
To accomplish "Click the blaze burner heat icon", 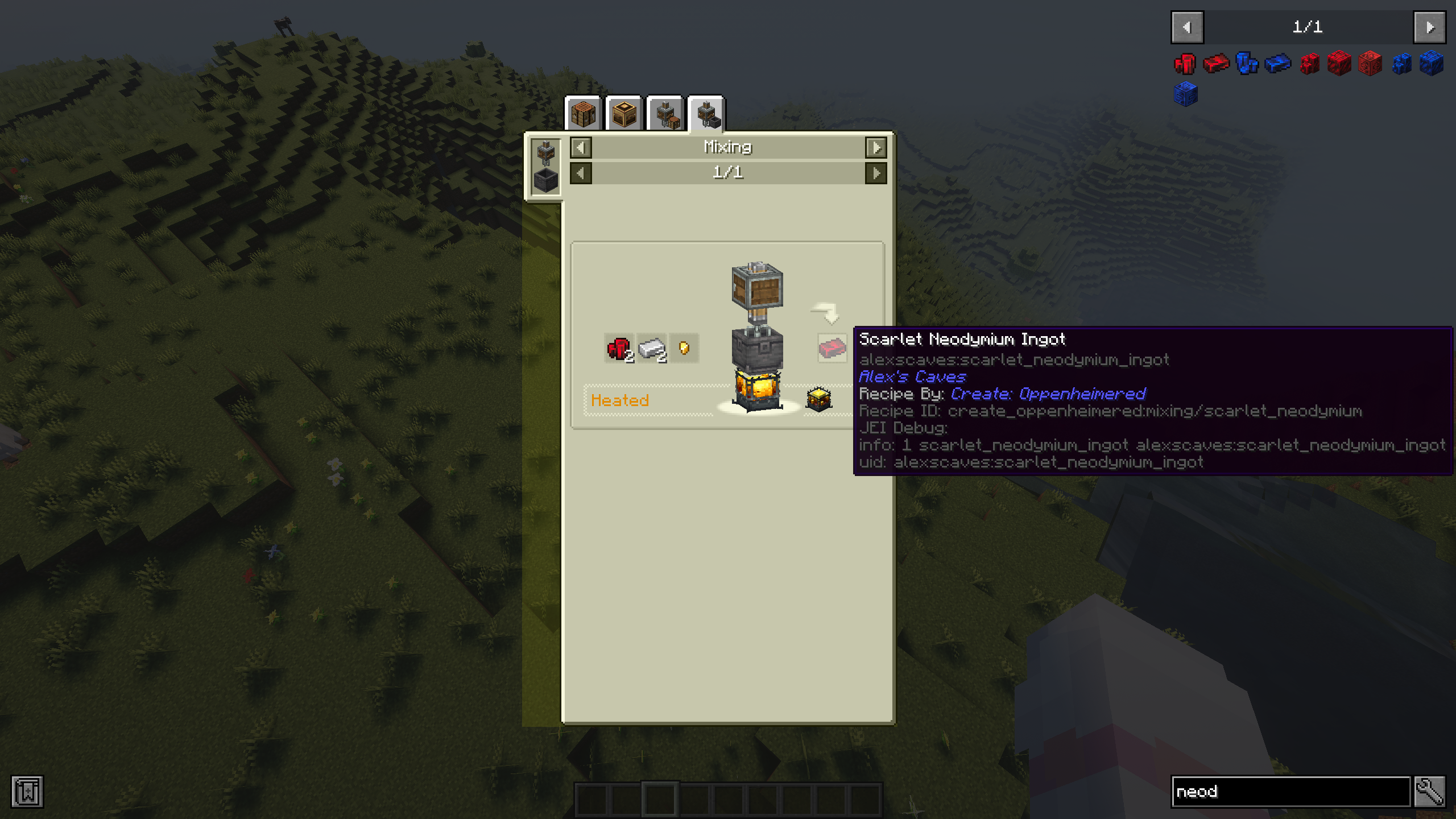I will [819, 399].
